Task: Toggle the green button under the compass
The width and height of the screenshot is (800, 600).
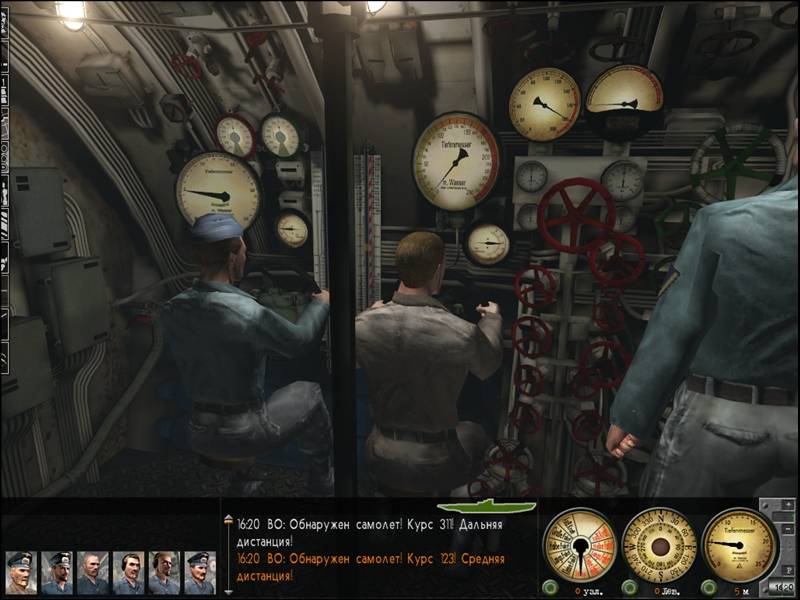Action: [x=628, y=587]
